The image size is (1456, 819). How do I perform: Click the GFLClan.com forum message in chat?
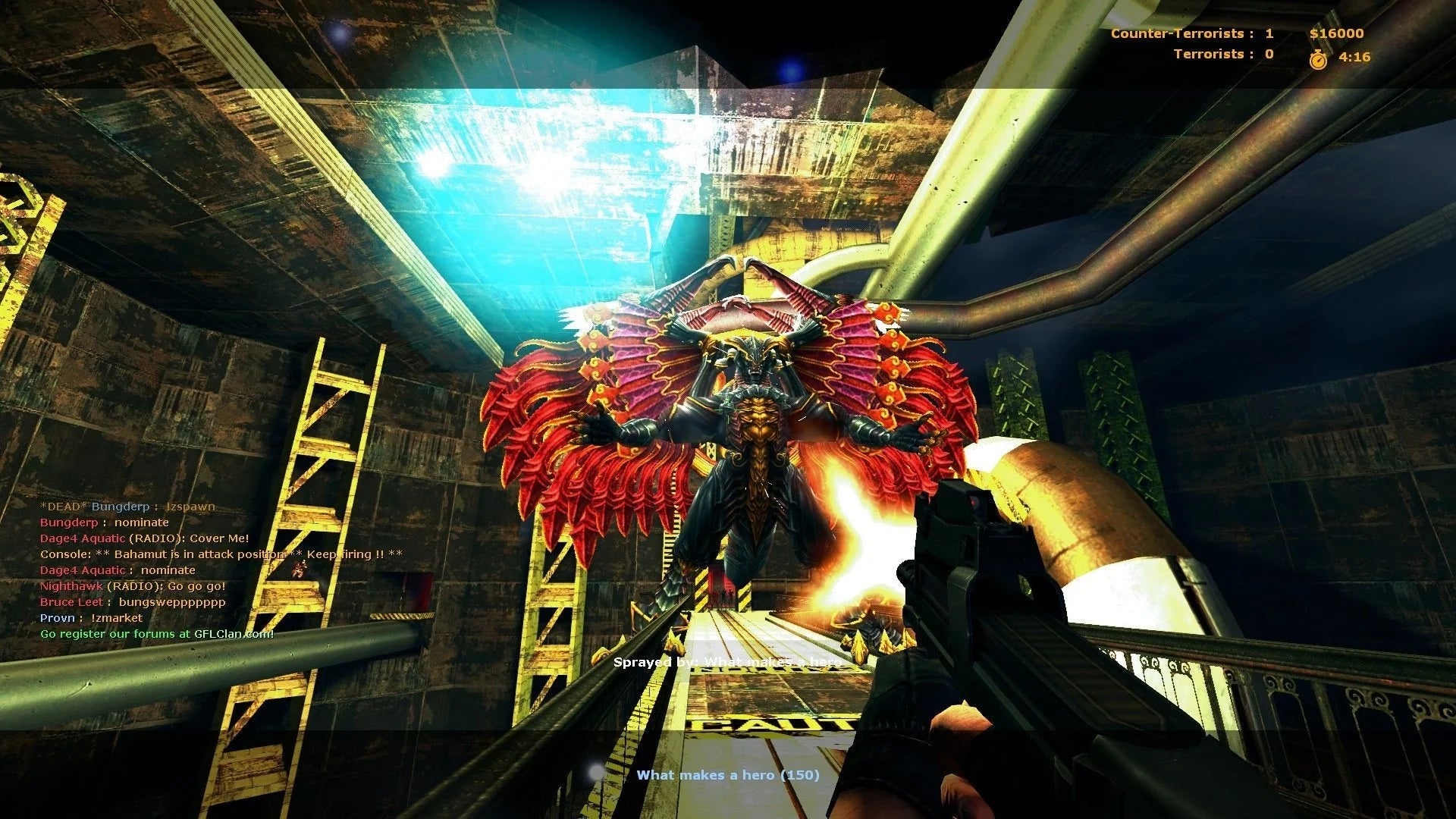(157, 634)
